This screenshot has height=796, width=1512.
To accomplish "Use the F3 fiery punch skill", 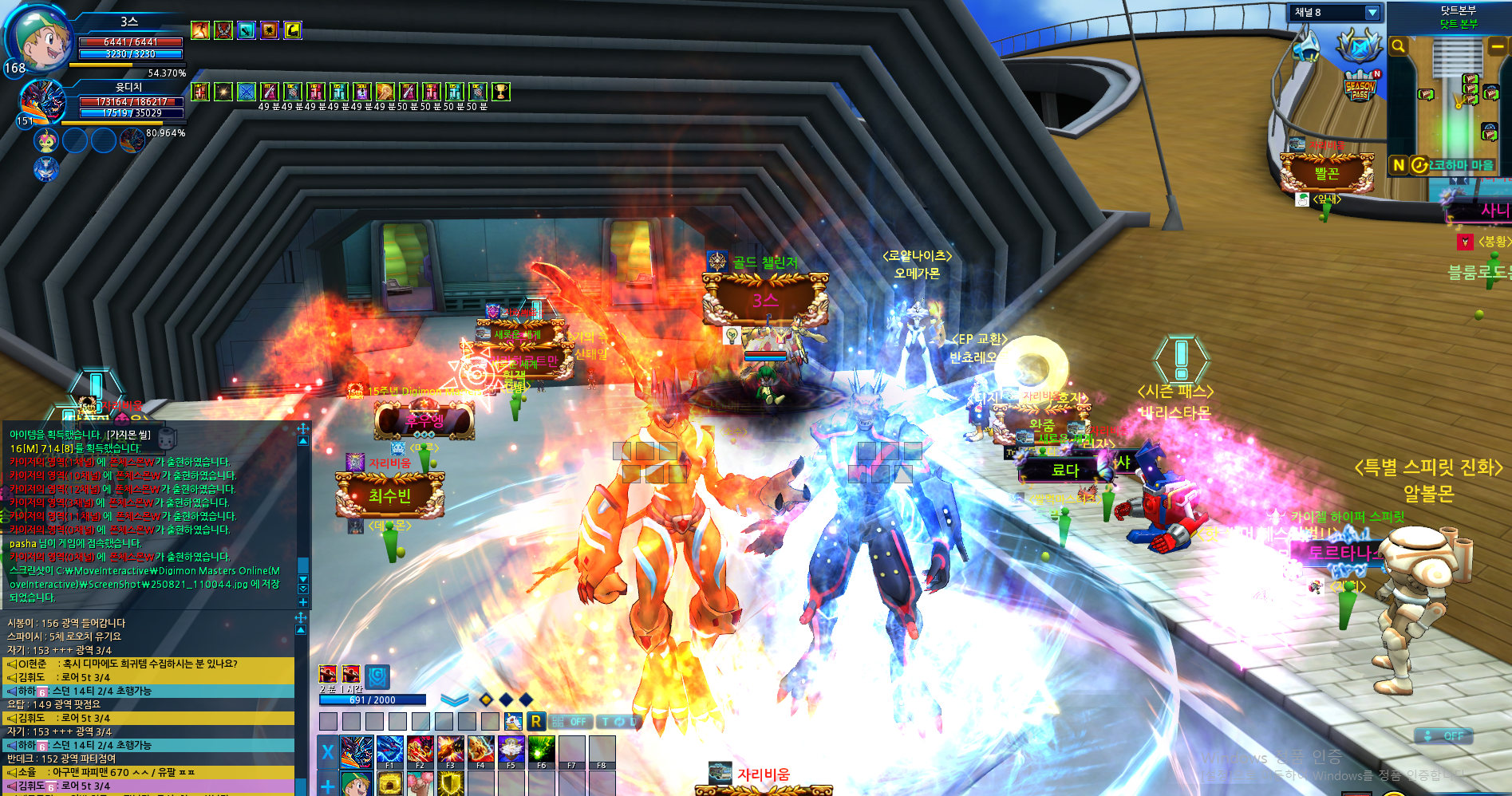I will pyautogui.click(x=450, y=751).
